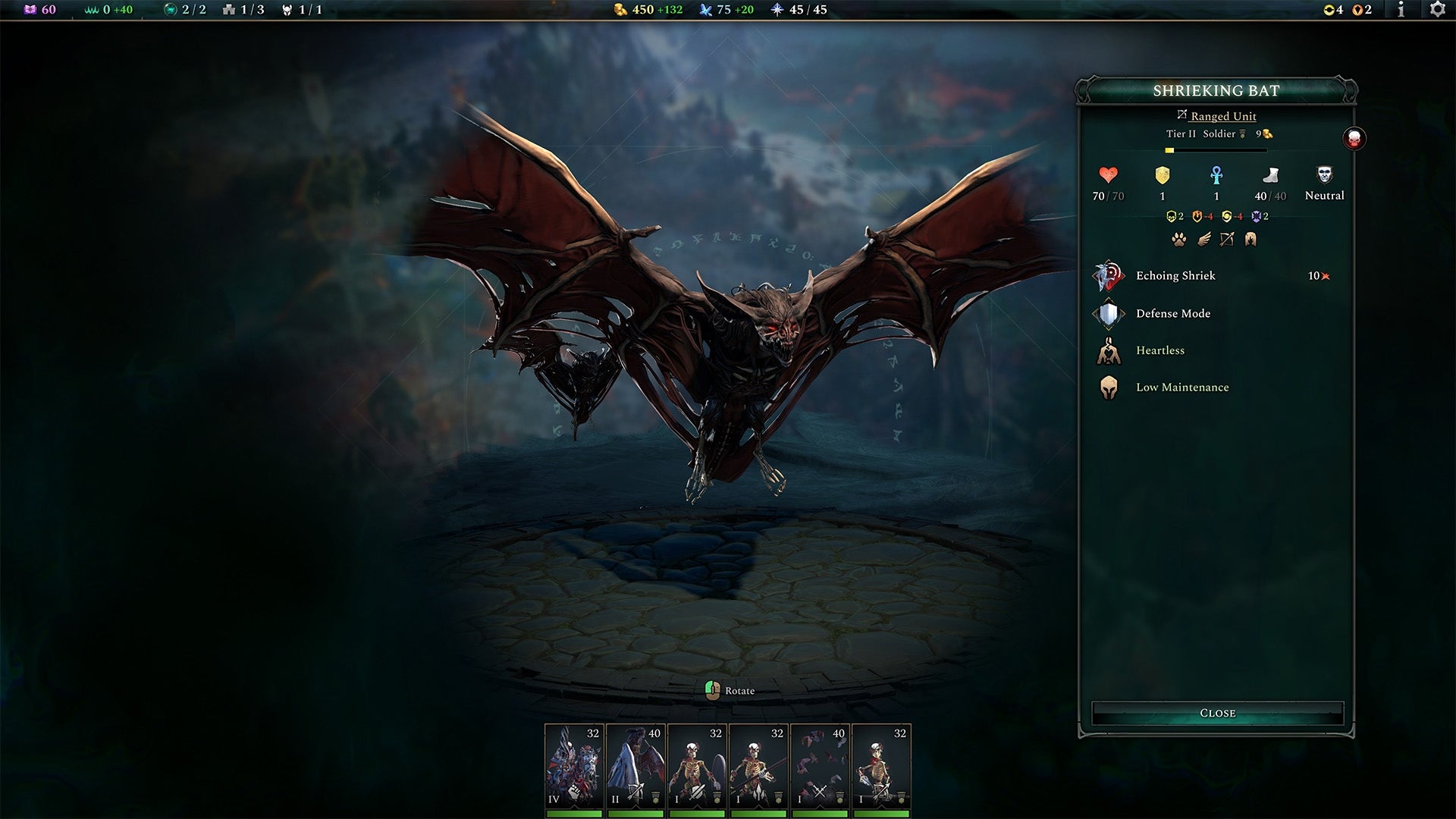Click the Low Maintenance helmet icon
The width and height of the screenshot is (1456, 819).
tap(1108, 387)
